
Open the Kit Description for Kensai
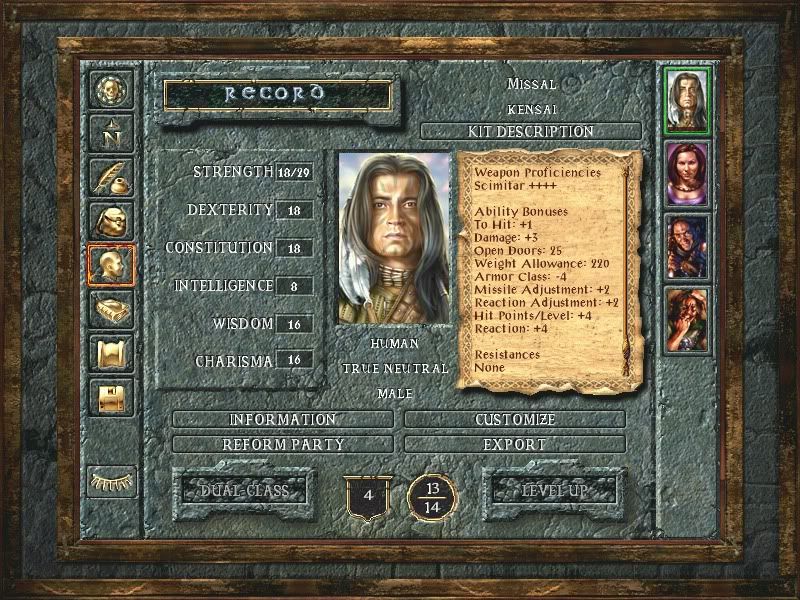click(531, 131)
